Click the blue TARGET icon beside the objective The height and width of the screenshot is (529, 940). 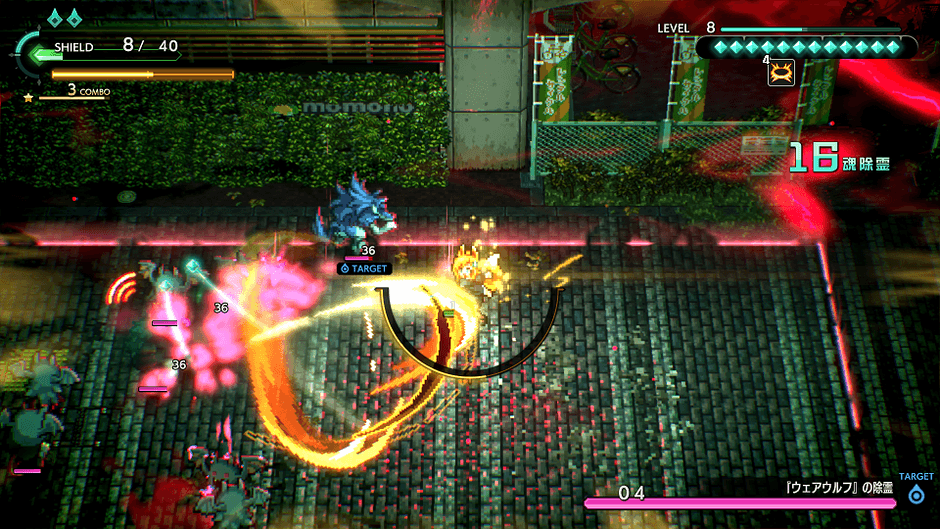(916, 494)
